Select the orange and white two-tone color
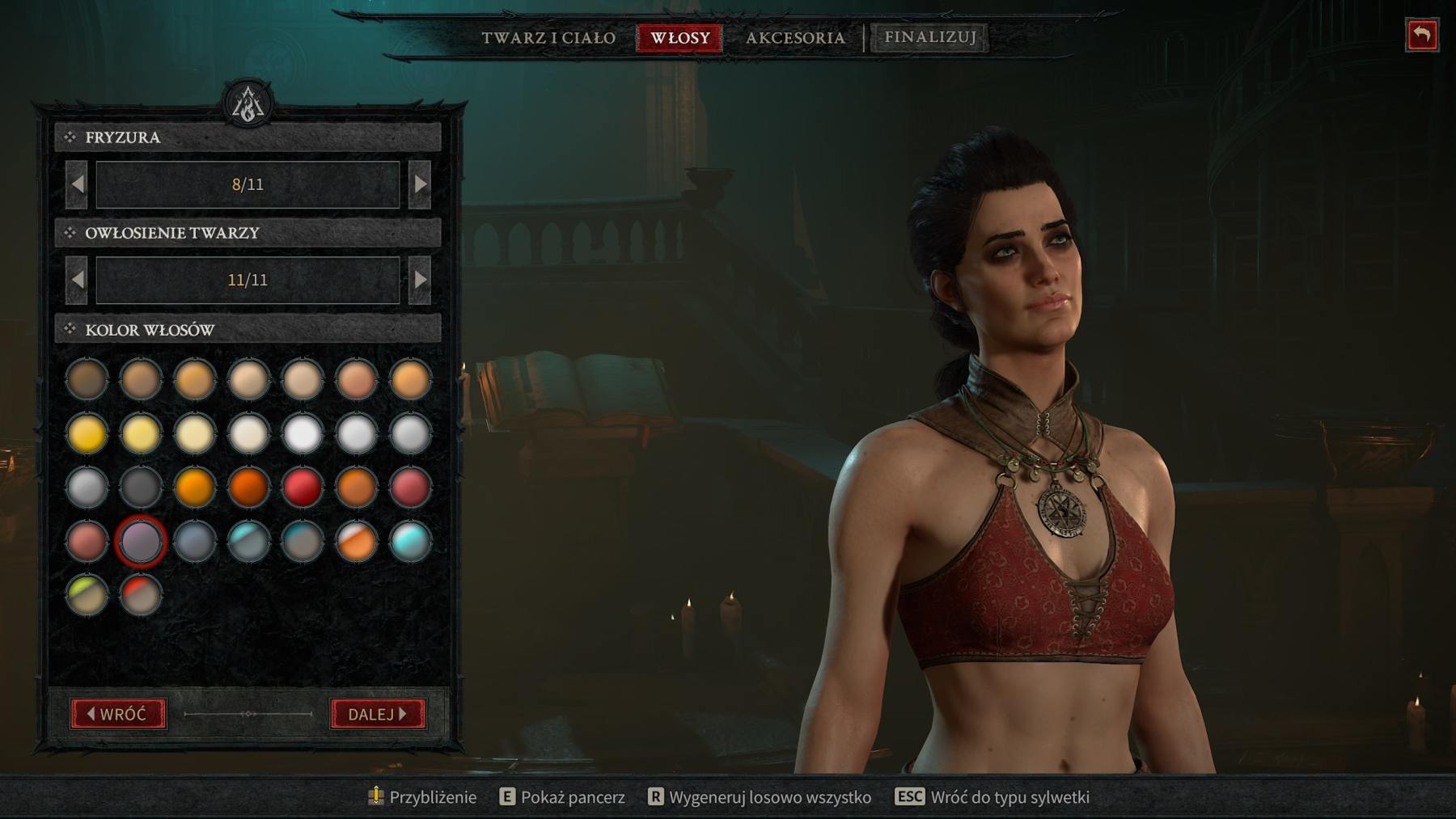Image resolution: width=1456 pixels, height=819 pixels. pos(356,541)
